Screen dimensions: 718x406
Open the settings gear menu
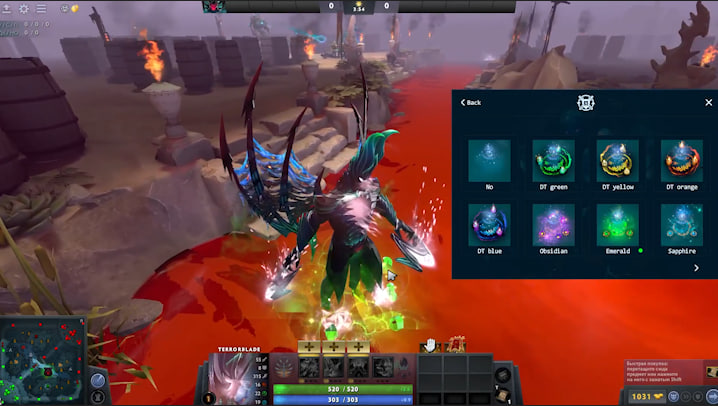24,8
